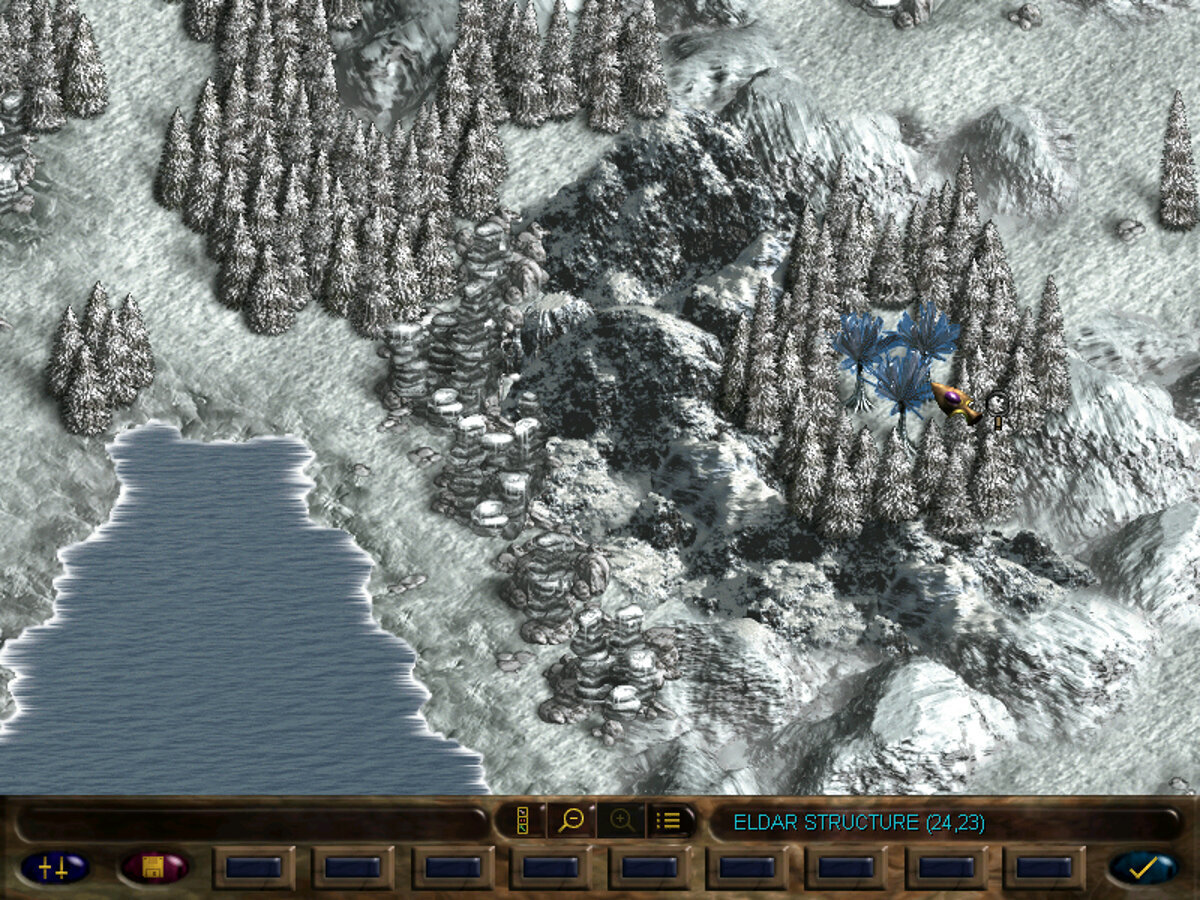
Task: Click the checklist icon beside the magnifiers
Action: [x=523, y=821]
